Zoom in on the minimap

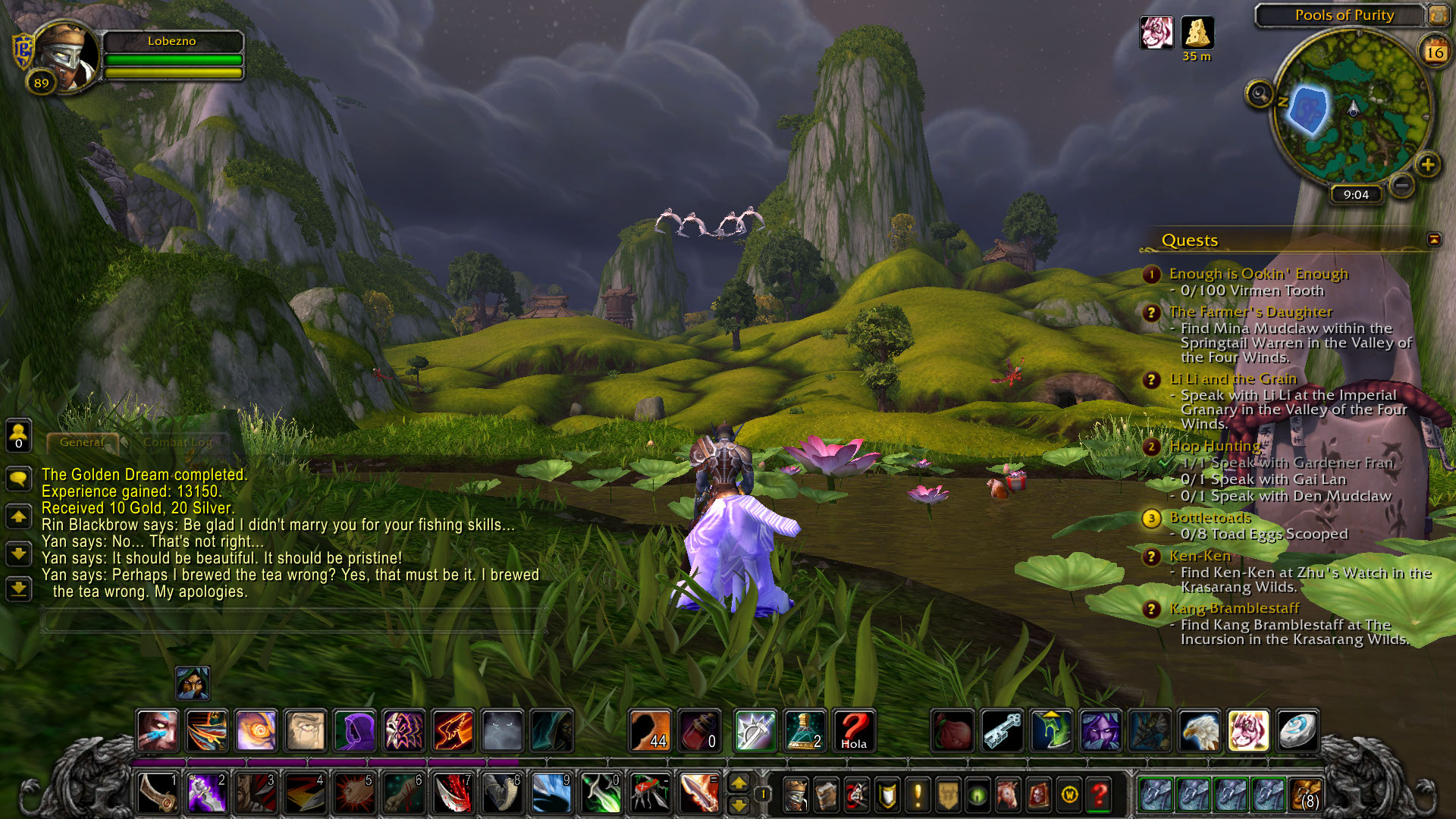tap(1428, 165)
